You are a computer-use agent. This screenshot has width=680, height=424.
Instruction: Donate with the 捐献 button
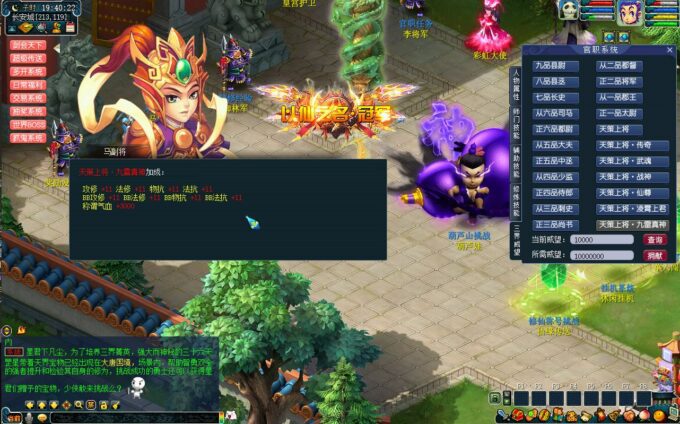click(654, 255)
